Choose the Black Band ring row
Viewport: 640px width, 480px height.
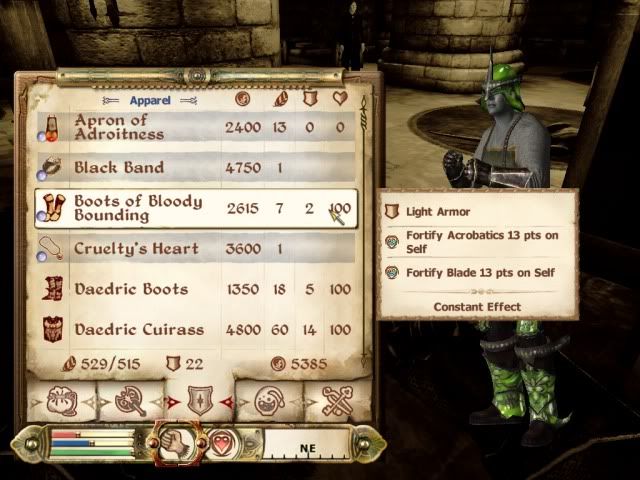pyautogui.click(x=190, y=168)
